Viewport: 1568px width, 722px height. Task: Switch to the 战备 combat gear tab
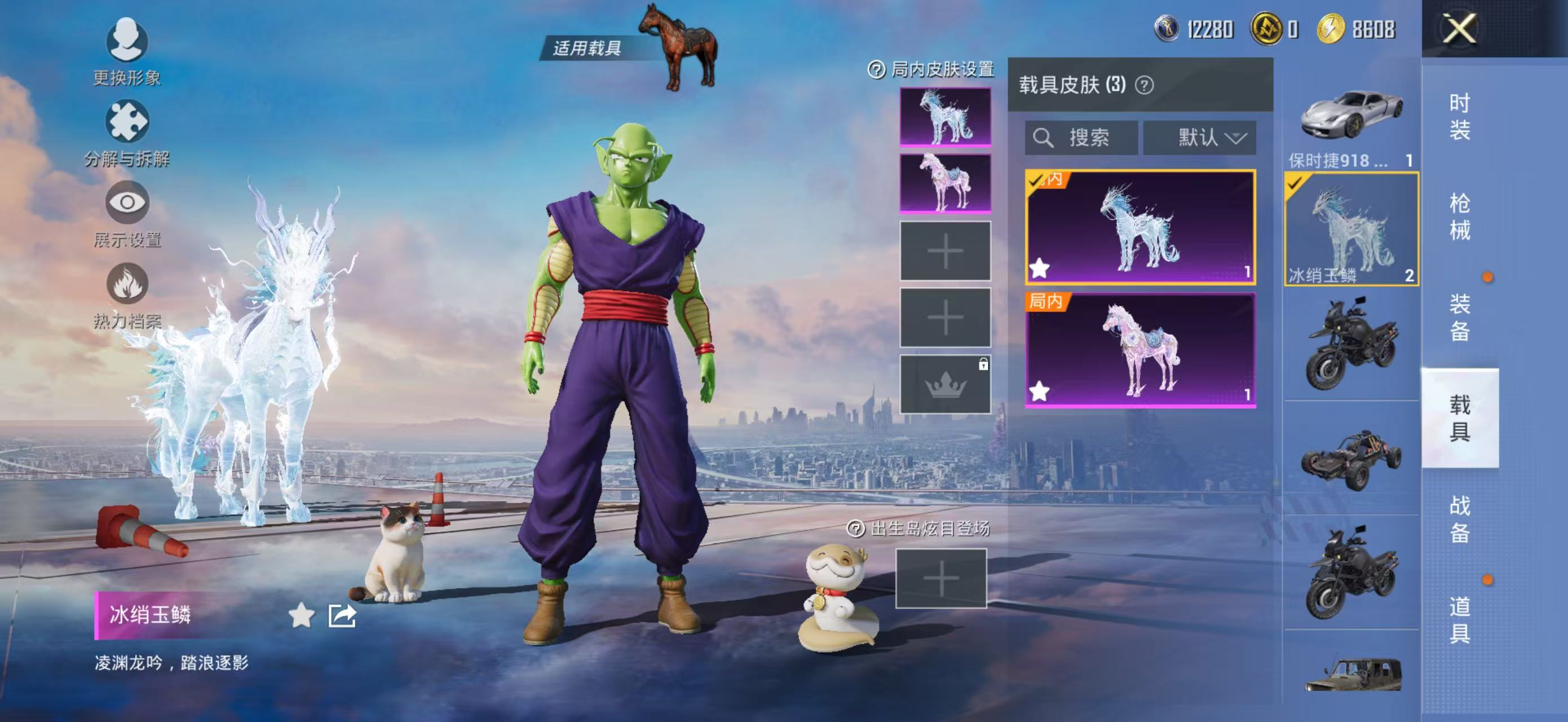tap(1459, 519)
